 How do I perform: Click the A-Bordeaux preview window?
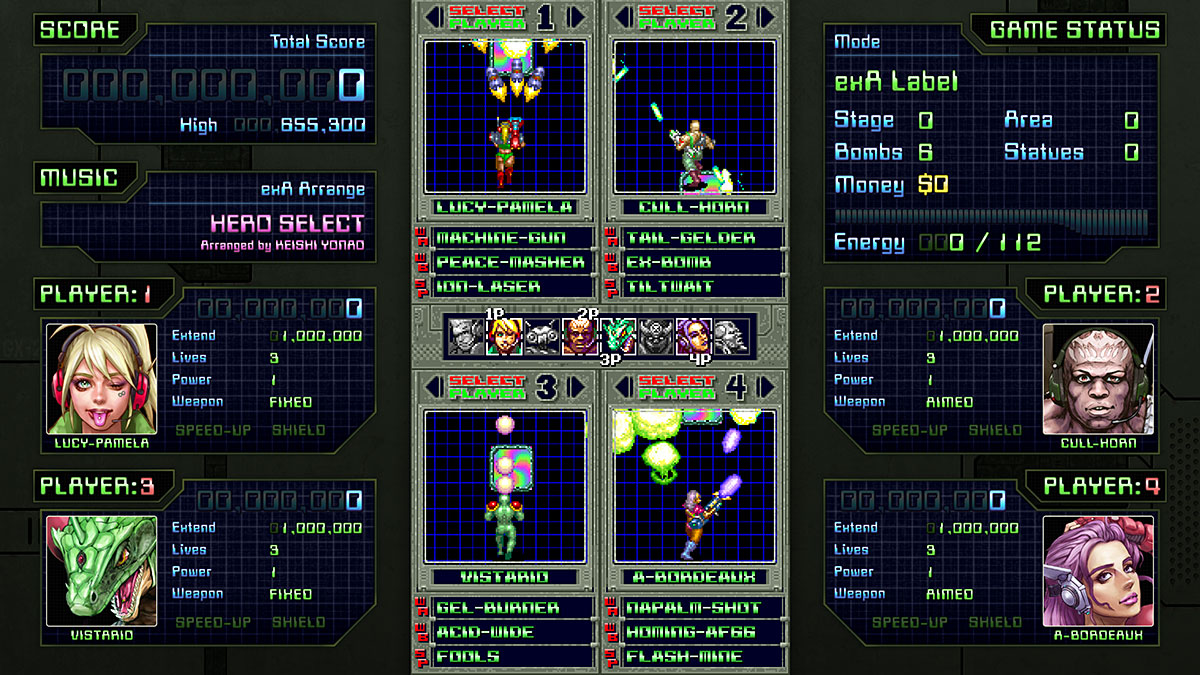point(695,486)
